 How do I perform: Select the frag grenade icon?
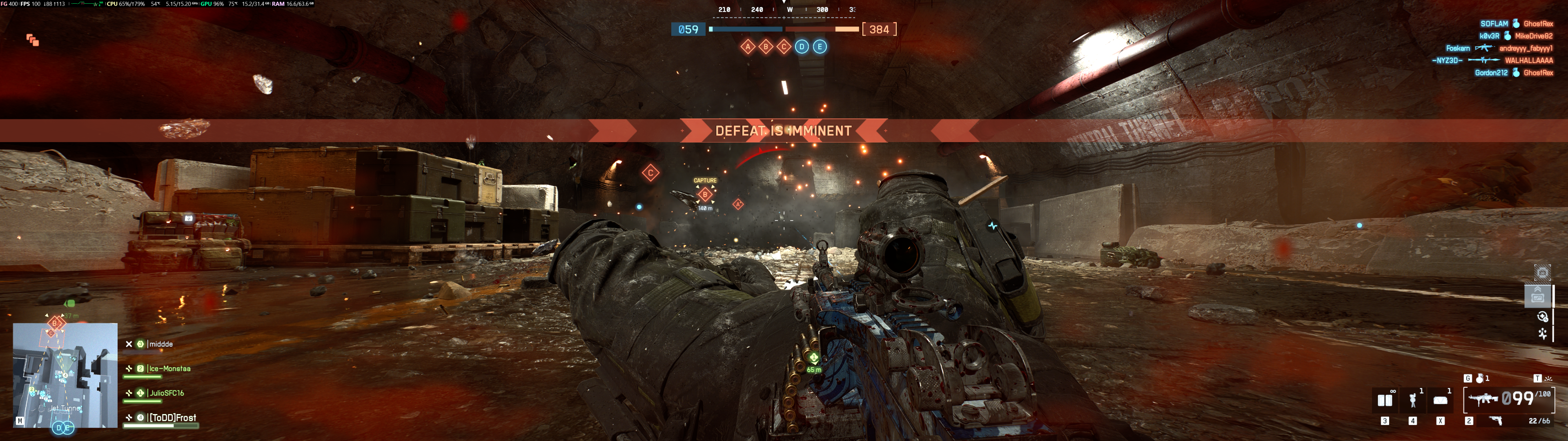click(x=1480, y=378)
